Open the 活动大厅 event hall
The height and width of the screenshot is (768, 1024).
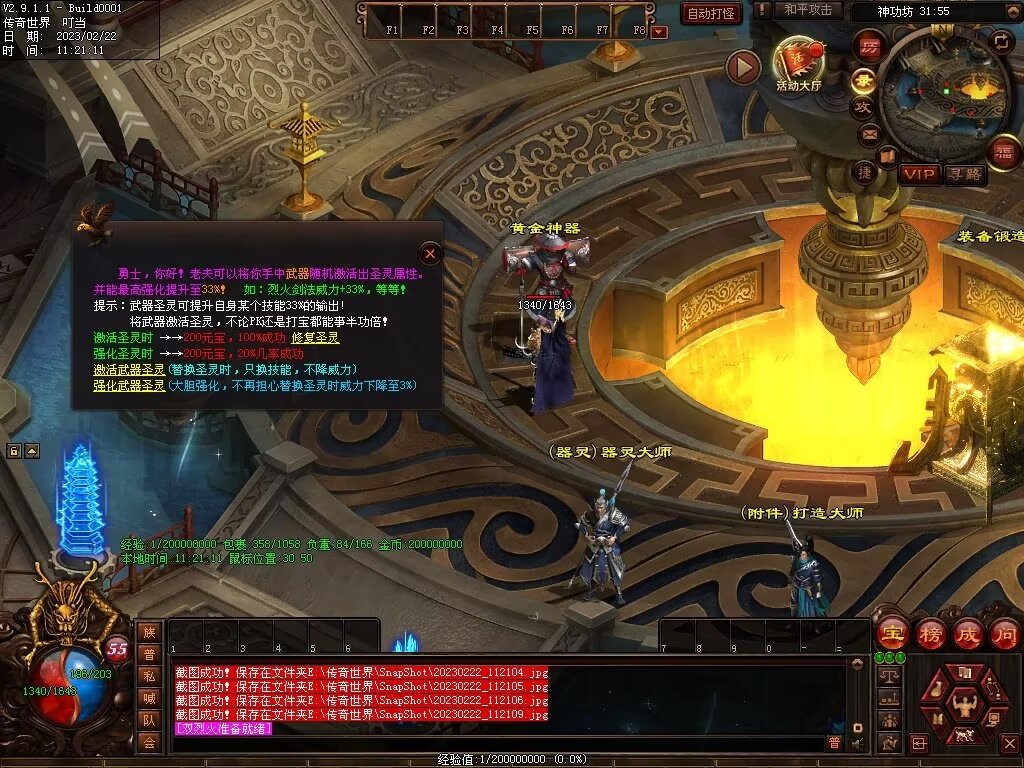[x=797, y=65]
